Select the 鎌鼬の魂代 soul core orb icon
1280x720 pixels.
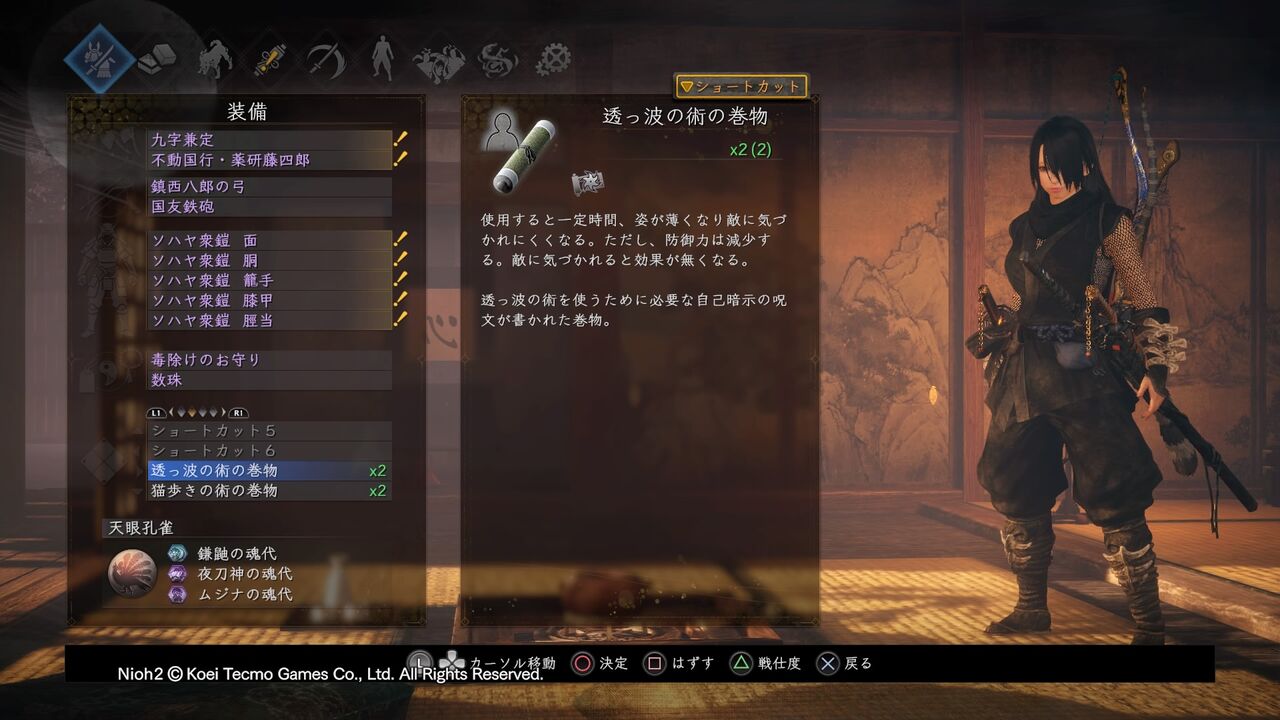[x=178, y=551]
